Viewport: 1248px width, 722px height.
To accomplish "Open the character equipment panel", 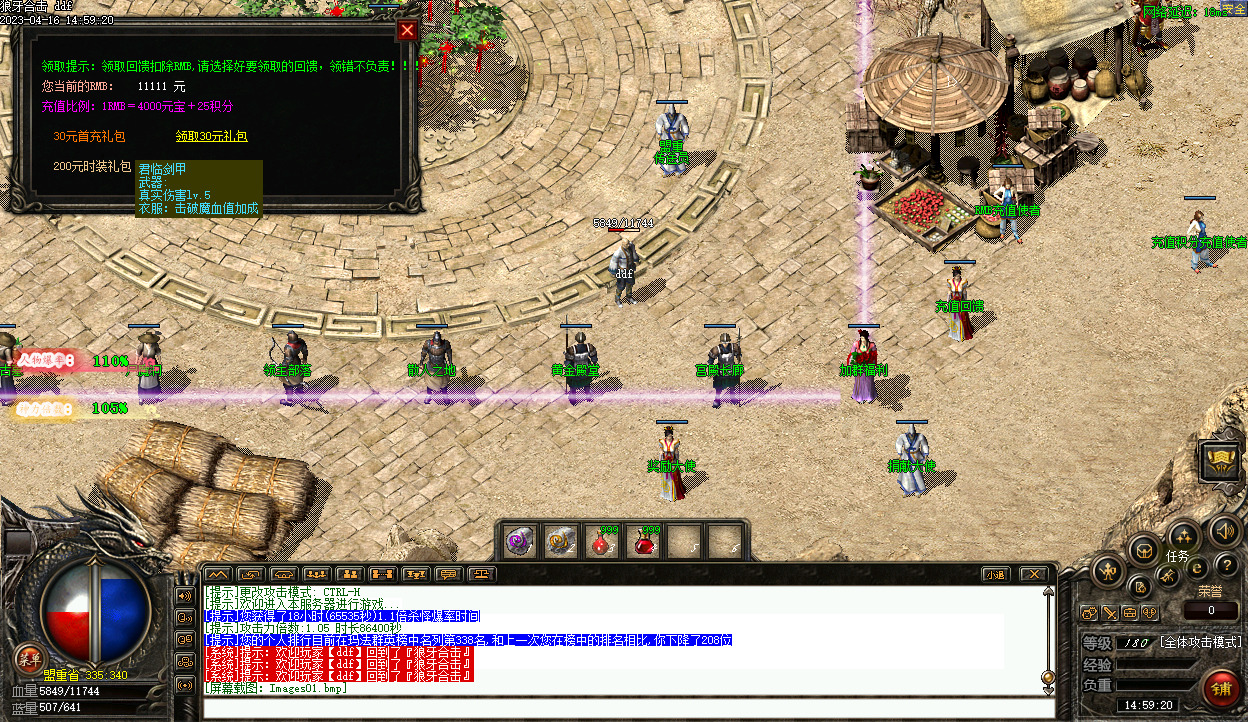I will (x=1109, y=572).
